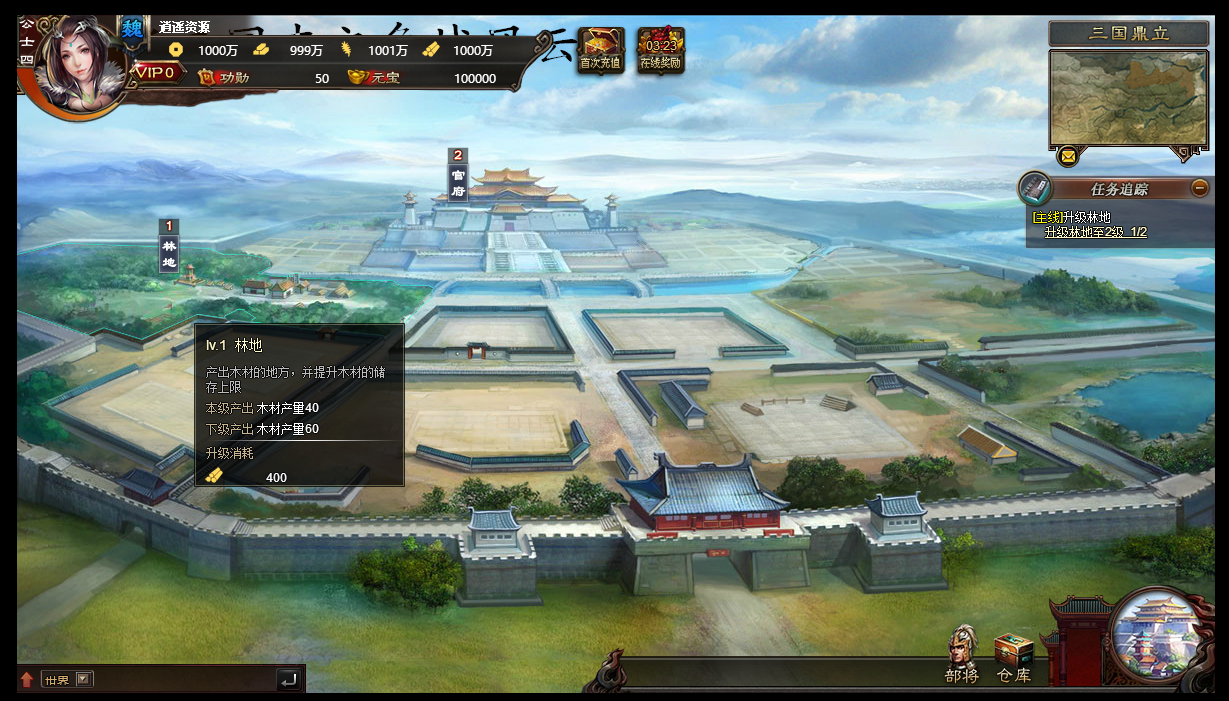Select the 官府 building label
This screenshot has height=701, width=1229.
coord(458,176)
